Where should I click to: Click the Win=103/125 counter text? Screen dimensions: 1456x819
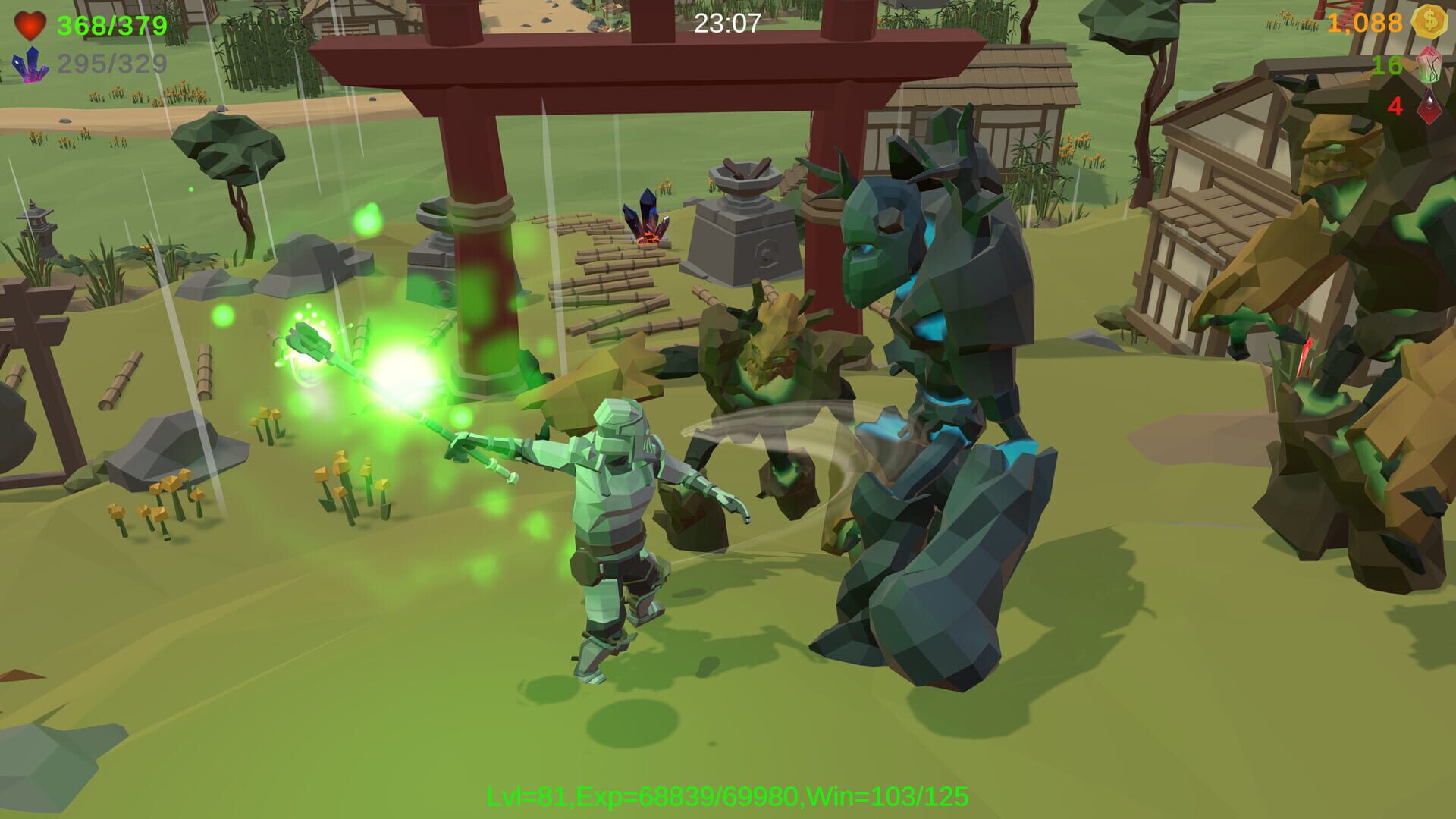(887, 795)
